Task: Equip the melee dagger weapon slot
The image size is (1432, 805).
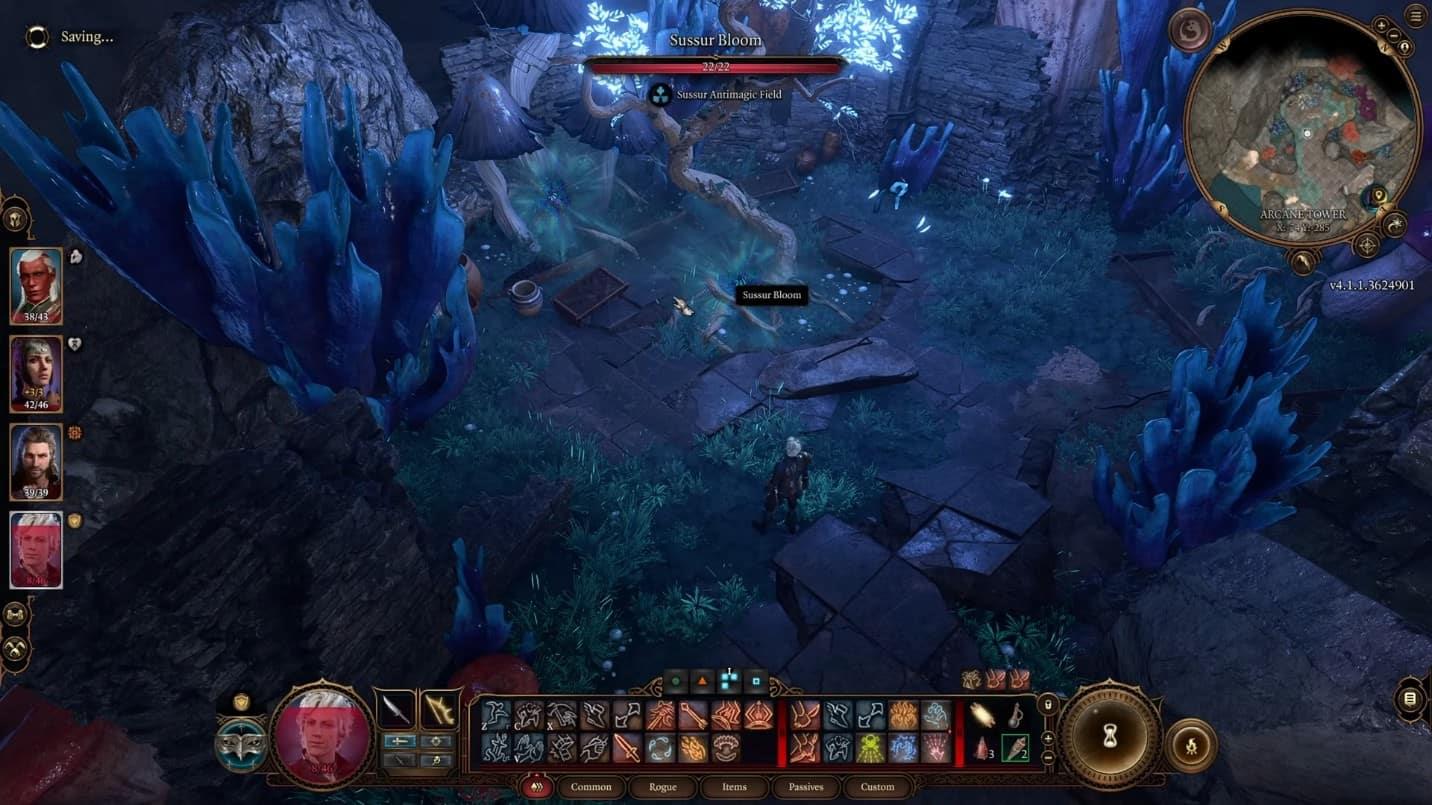Action: 395,710
